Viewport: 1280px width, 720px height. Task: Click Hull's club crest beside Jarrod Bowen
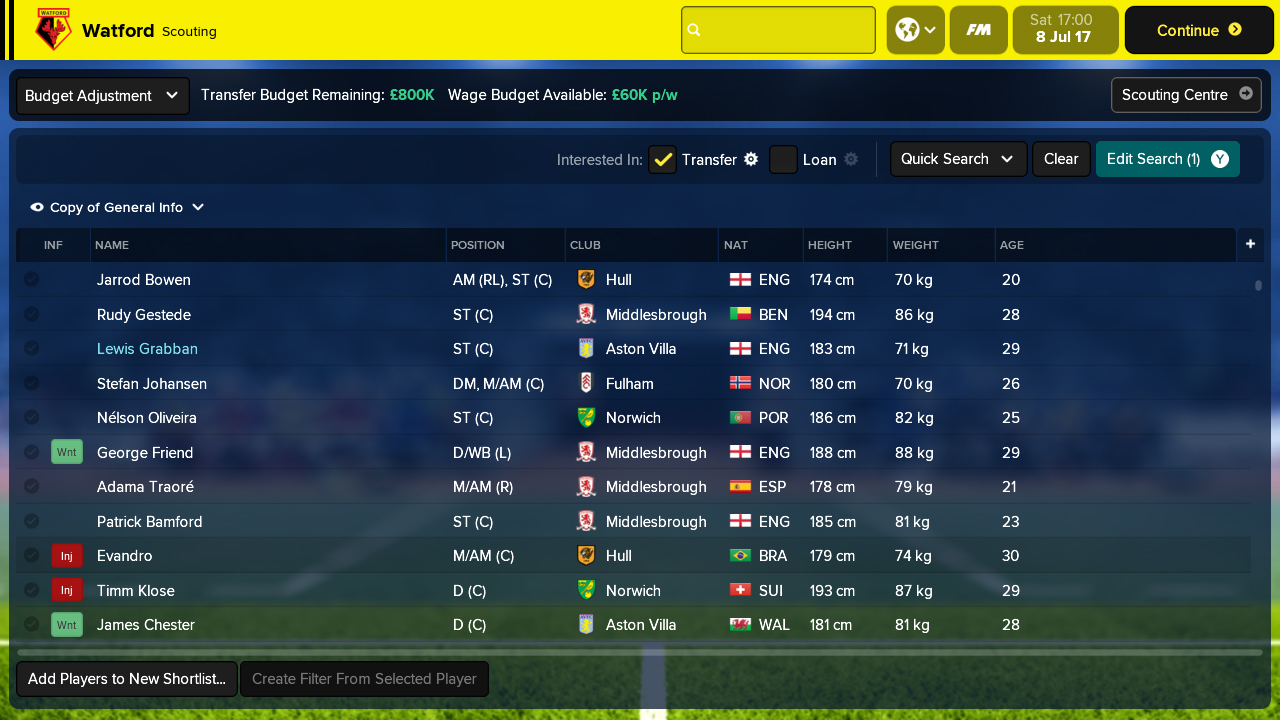click(588, 280)
